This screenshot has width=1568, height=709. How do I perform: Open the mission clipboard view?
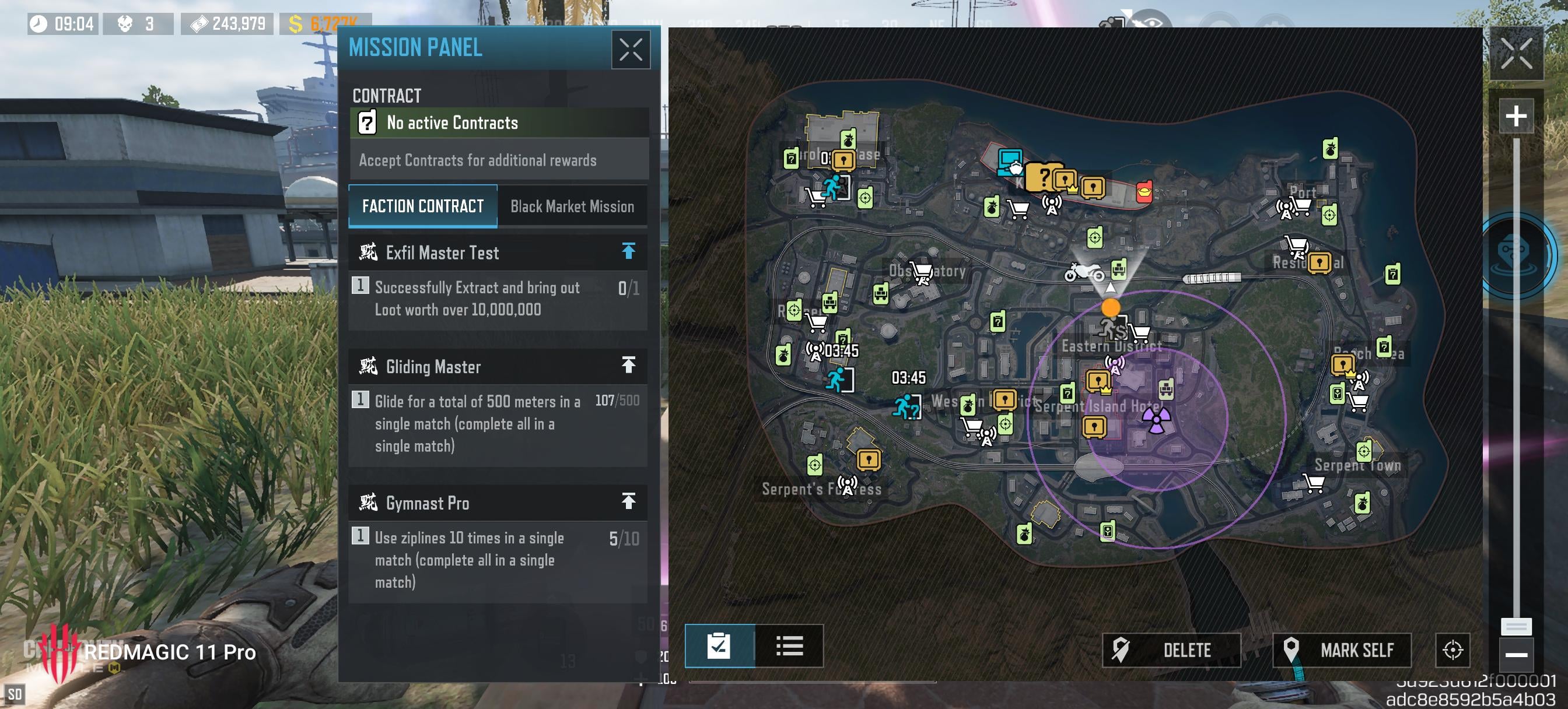click(719, 645)
